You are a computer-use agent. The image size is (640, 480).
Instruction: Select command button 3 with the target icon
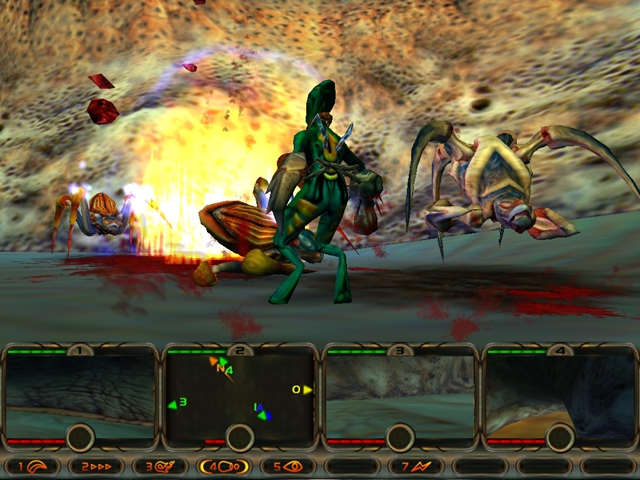[160, 466]
